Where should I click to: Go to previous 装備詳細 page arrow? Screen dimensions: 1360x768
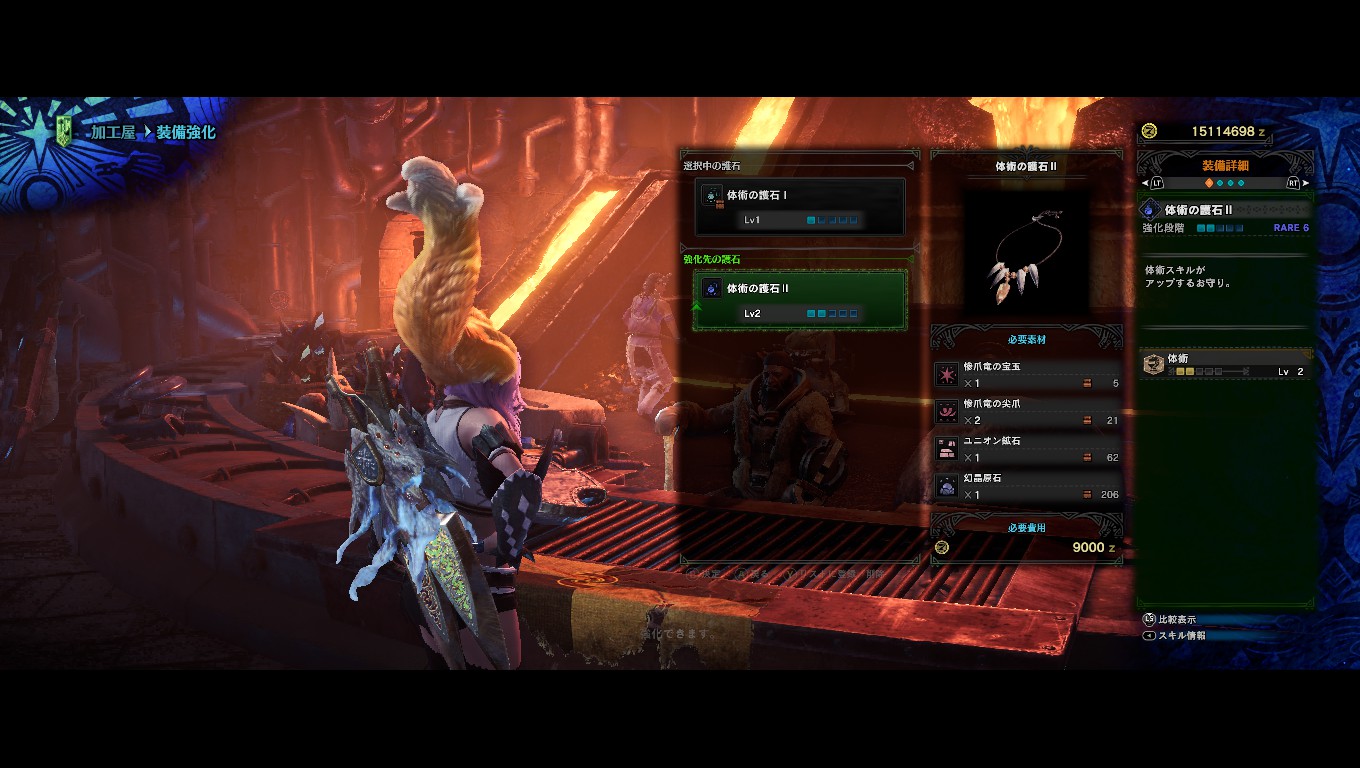point(1147,183)
